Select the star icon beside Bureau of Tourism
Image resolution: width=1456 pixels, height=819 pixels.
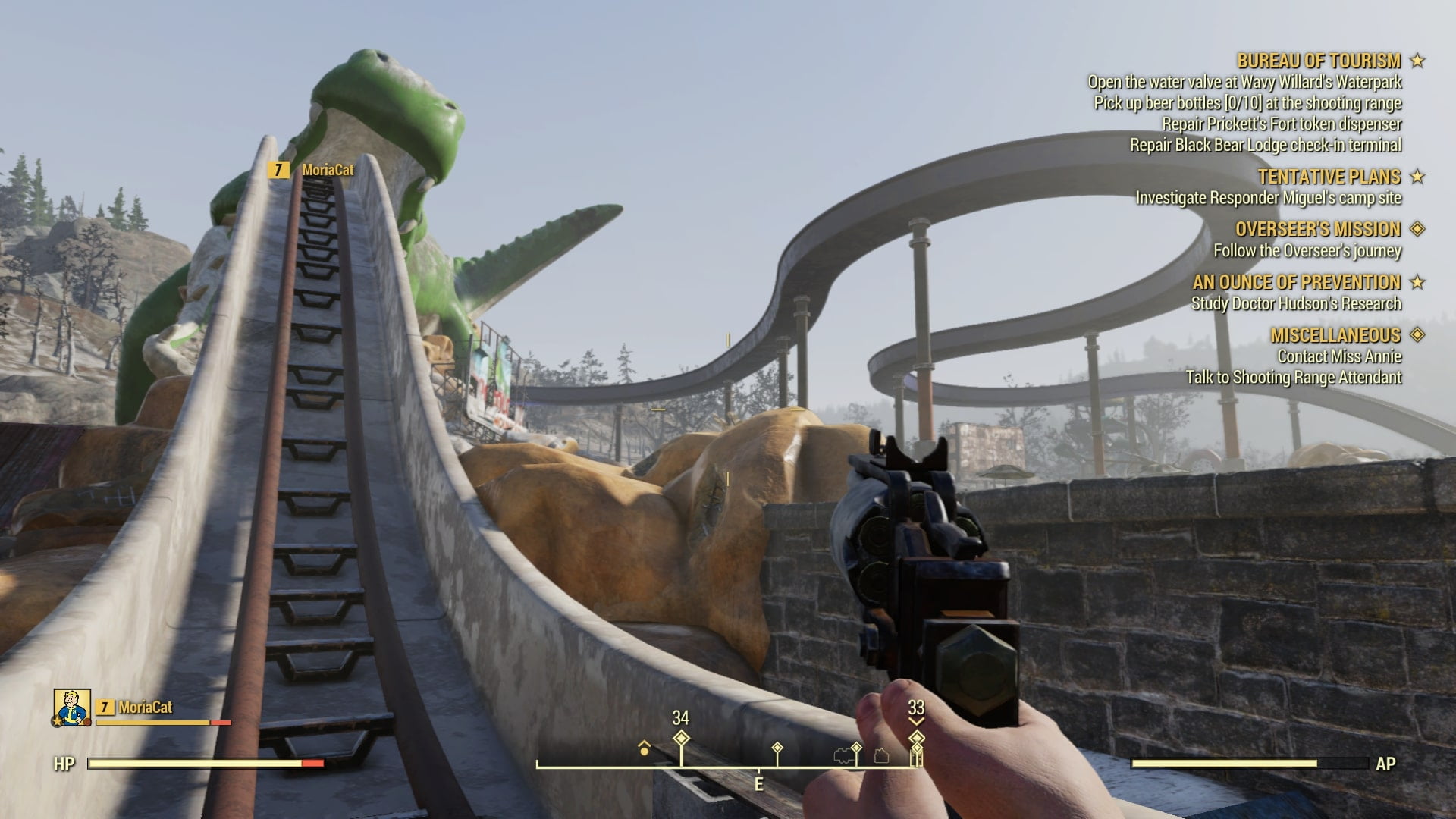pyautogui.click(x=1417, y=61)
